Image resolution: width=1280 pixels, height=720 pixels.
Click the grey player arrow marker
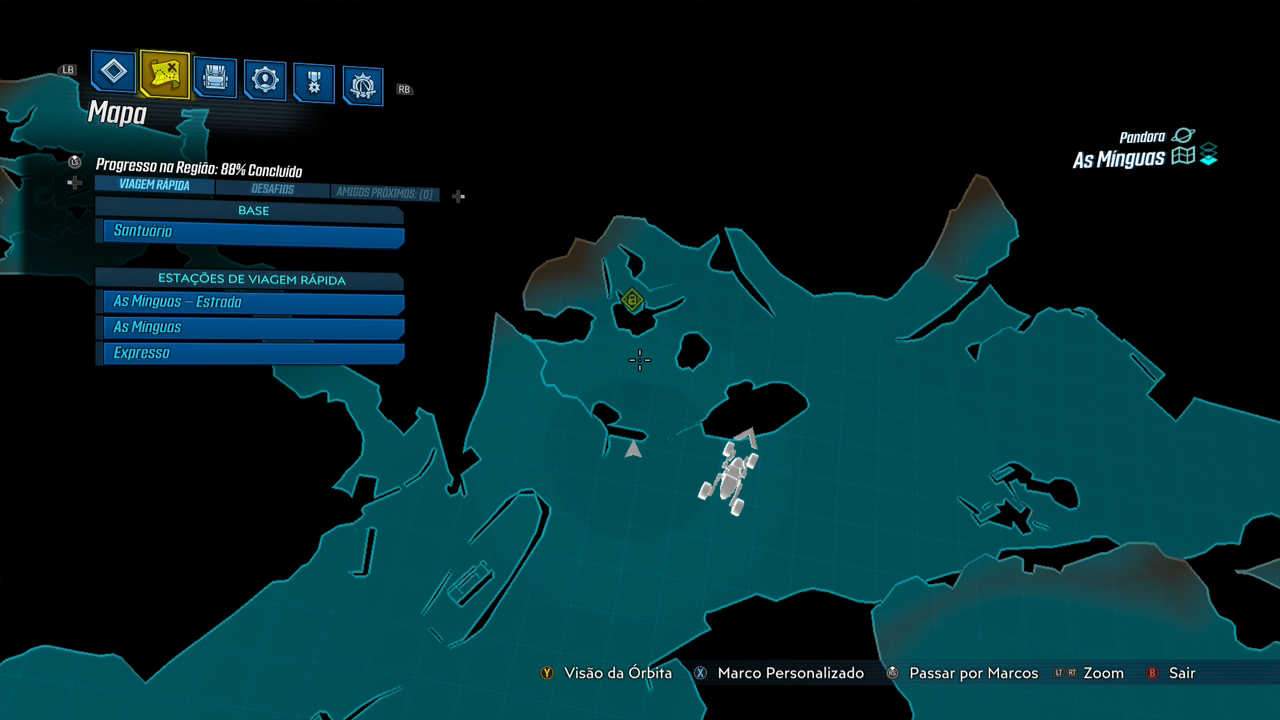click(x=633, y=450)
